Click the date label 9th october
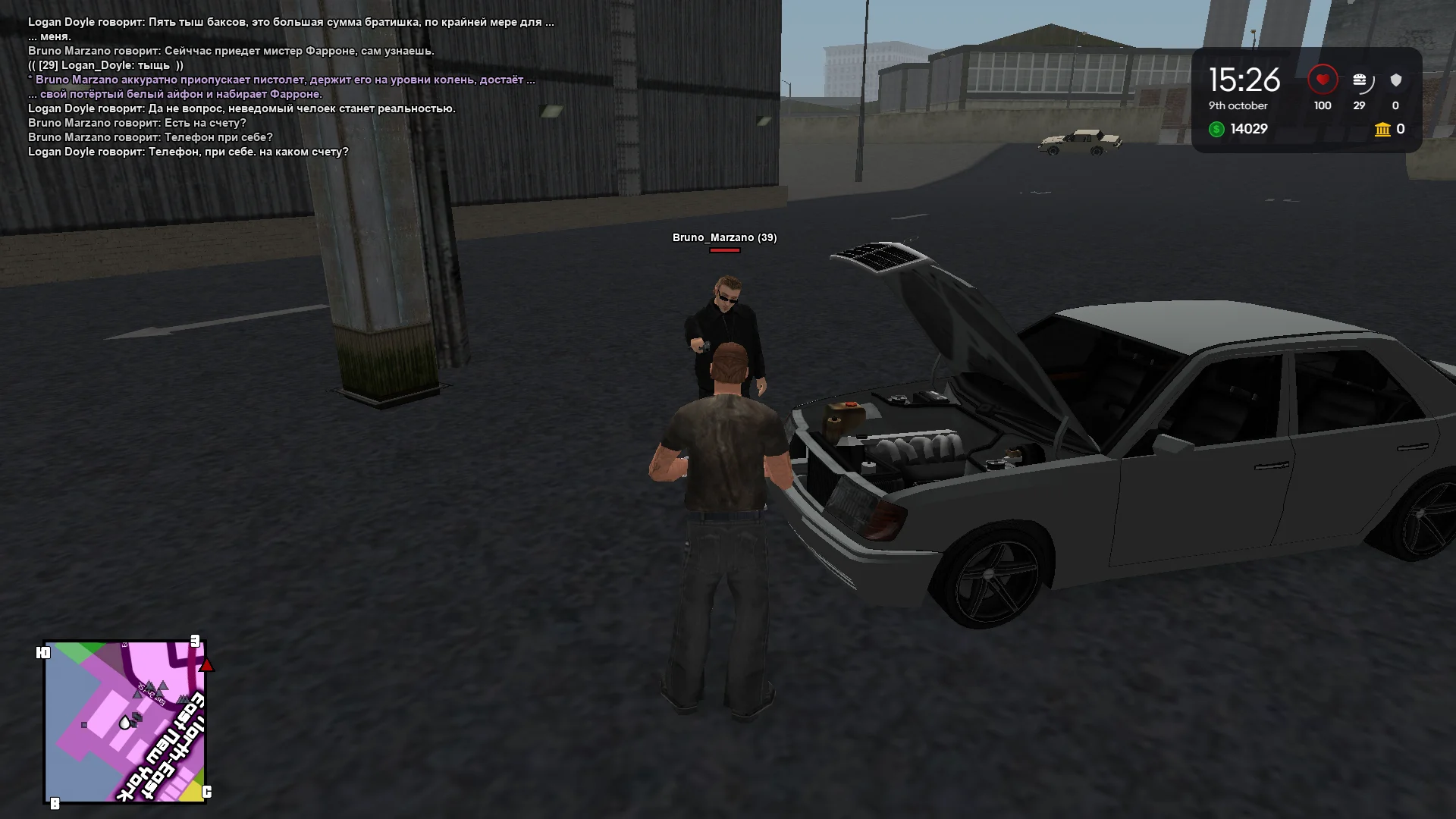1456x819 pixels. (1238, 106)
